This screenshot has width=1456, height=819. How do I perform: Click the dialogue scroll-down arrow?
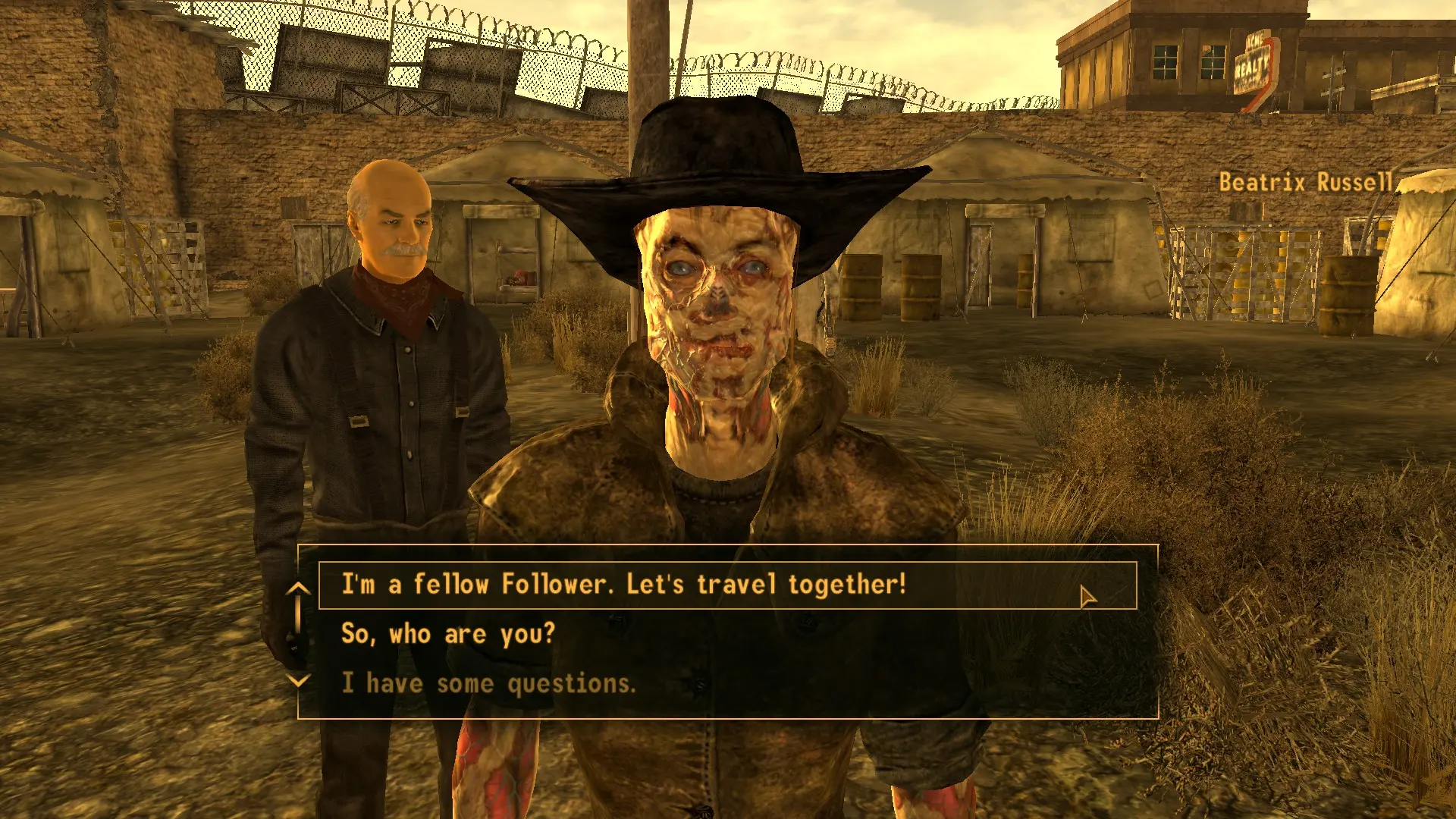(x=300, y=680)
